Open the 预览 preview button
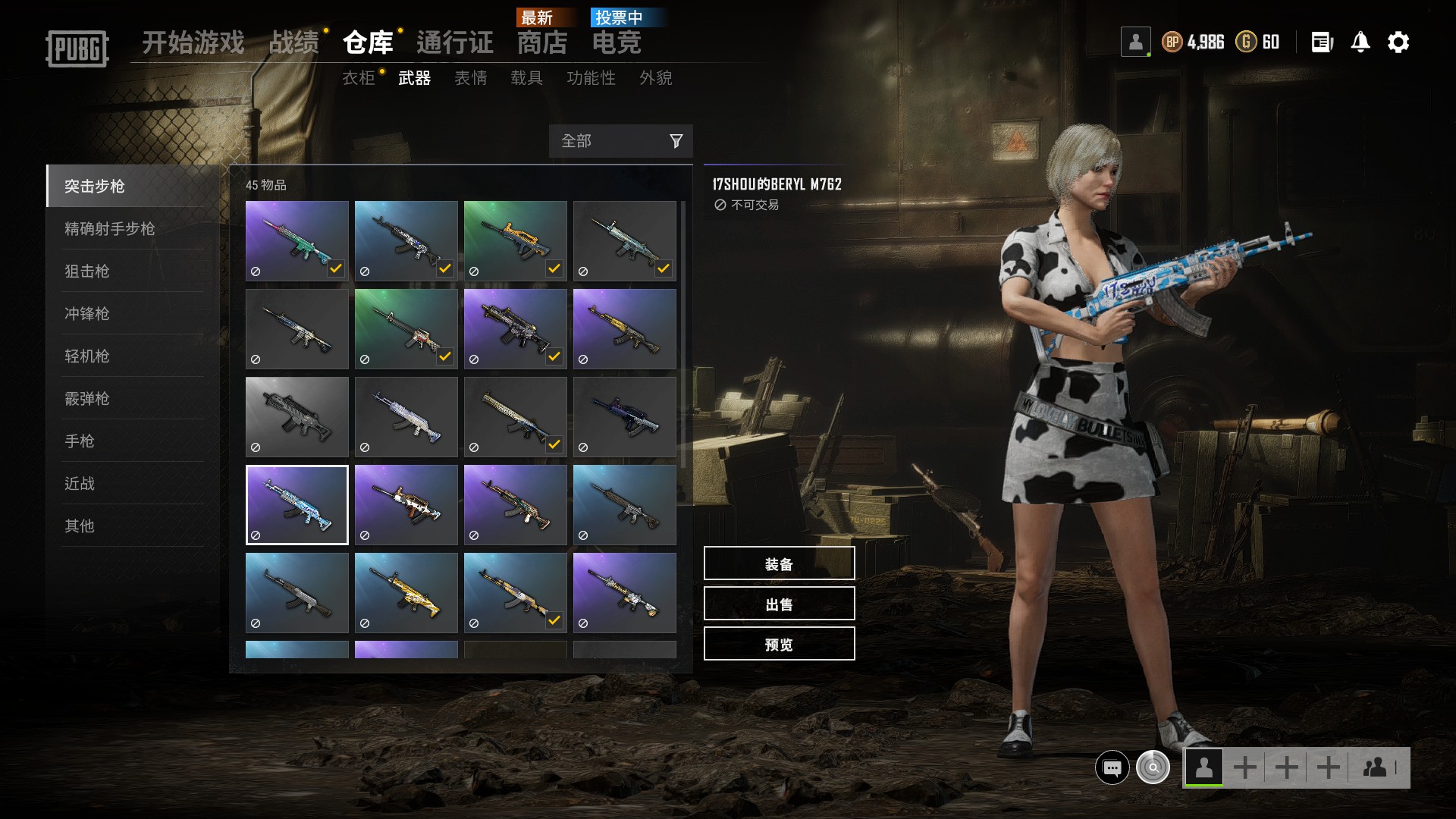Image resolution: width=1456 pixels, height=819 pixels. point(779,644)
